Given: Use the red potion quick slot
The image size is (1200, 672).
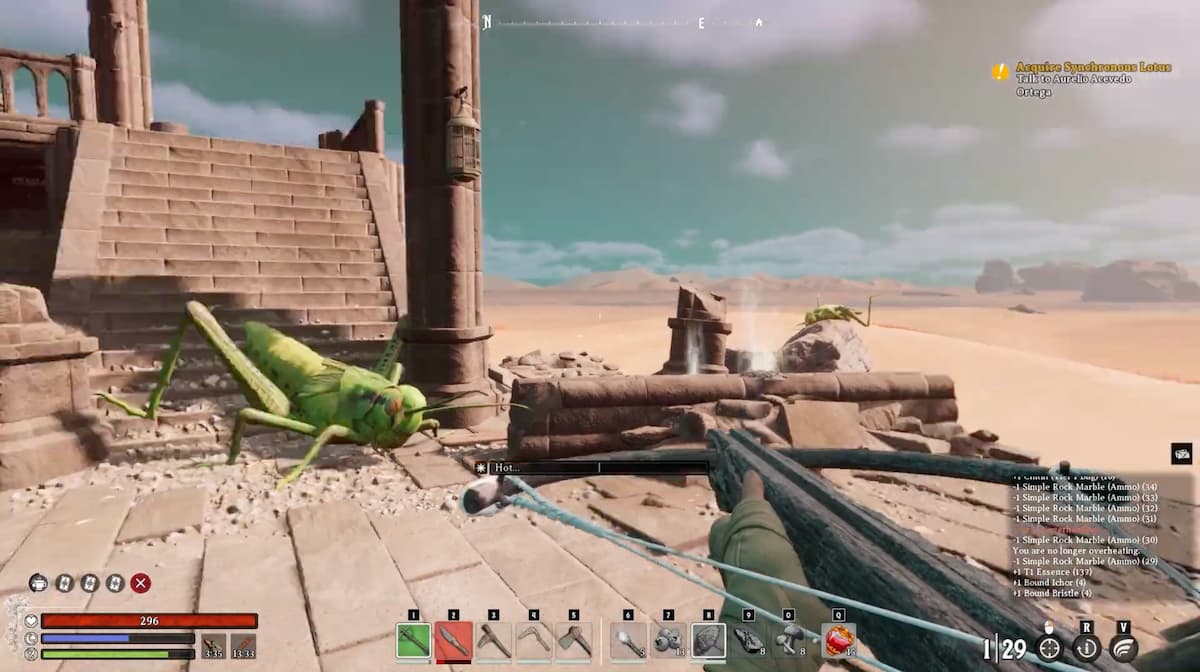Looking at the screenshot, I should point(838,640).
